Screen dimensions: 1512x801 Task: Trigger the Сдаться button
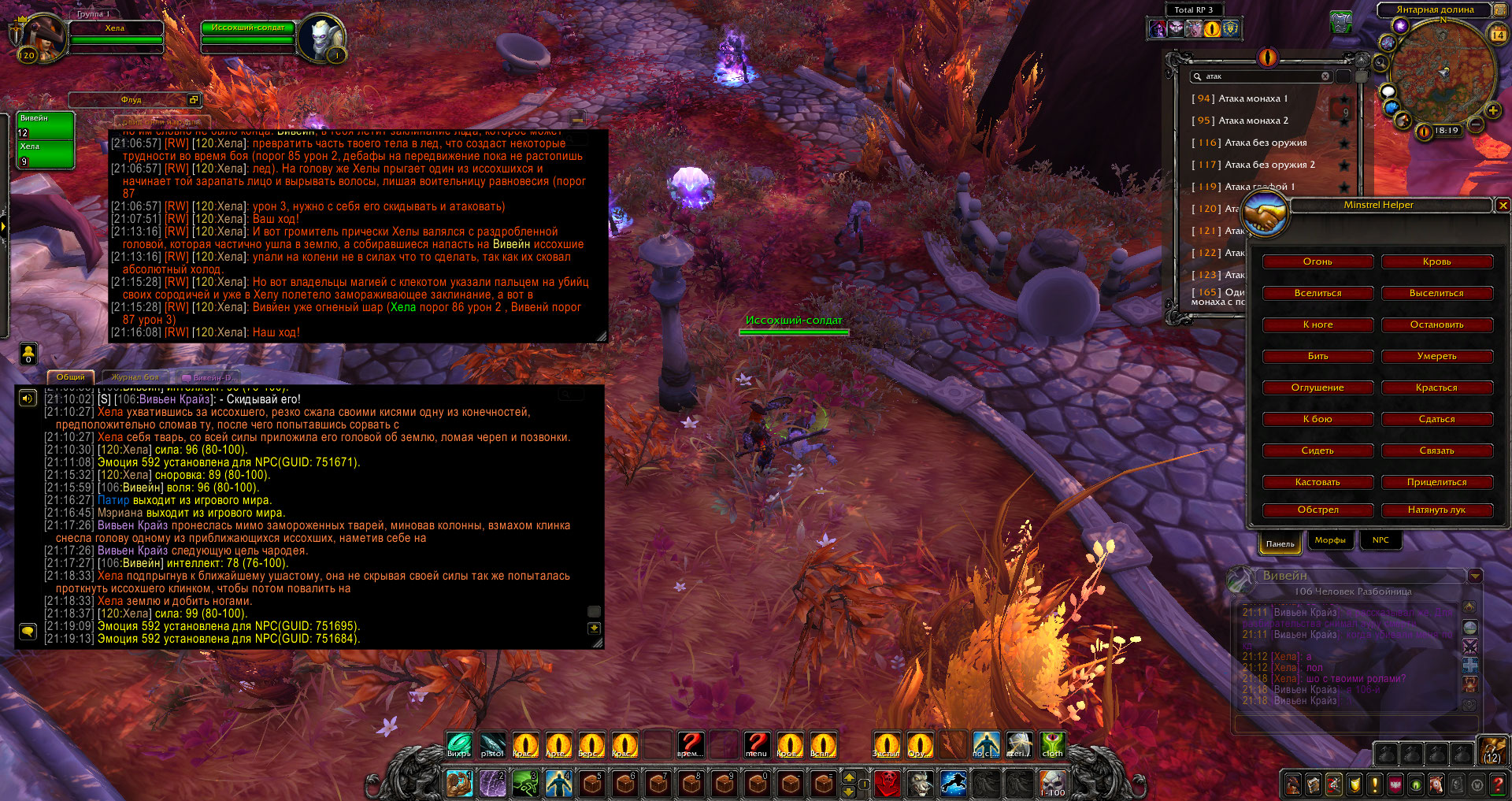point(1436,419)
